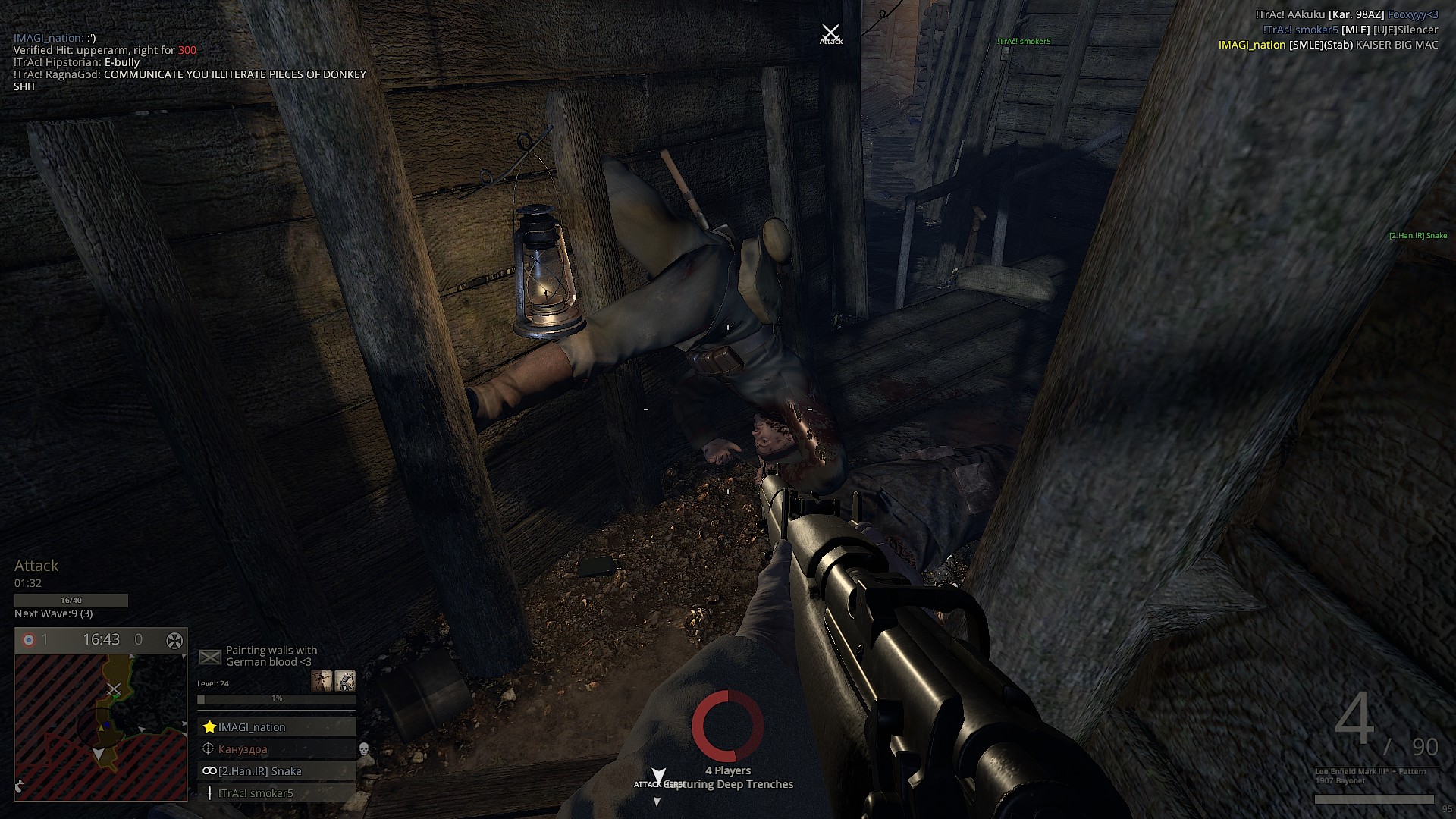Click the Iron Cross icon on the minimap header

(x=174, y=639)
